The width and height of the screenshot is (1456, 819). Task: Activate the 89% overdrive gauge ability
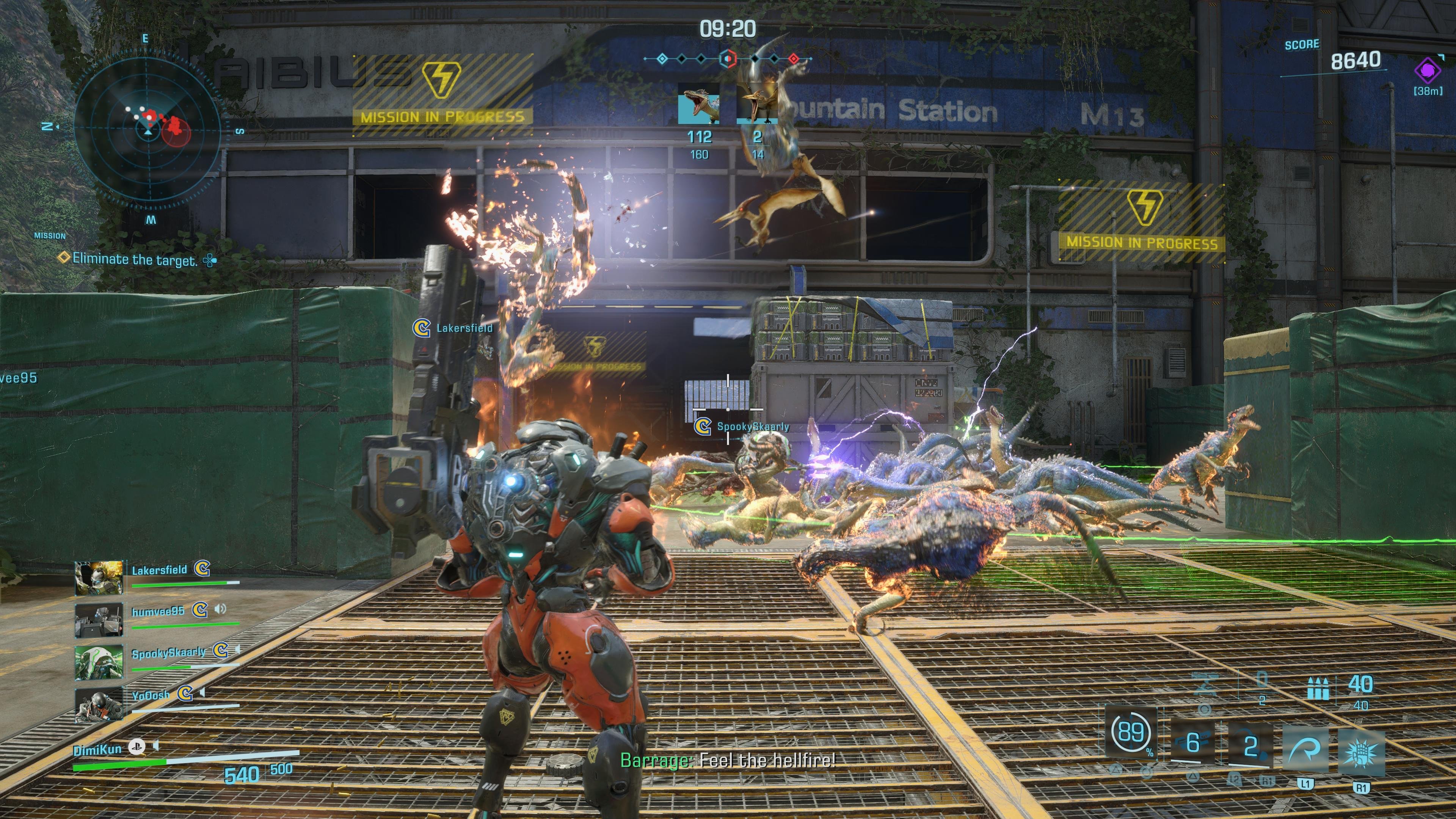click(1131, 733)
